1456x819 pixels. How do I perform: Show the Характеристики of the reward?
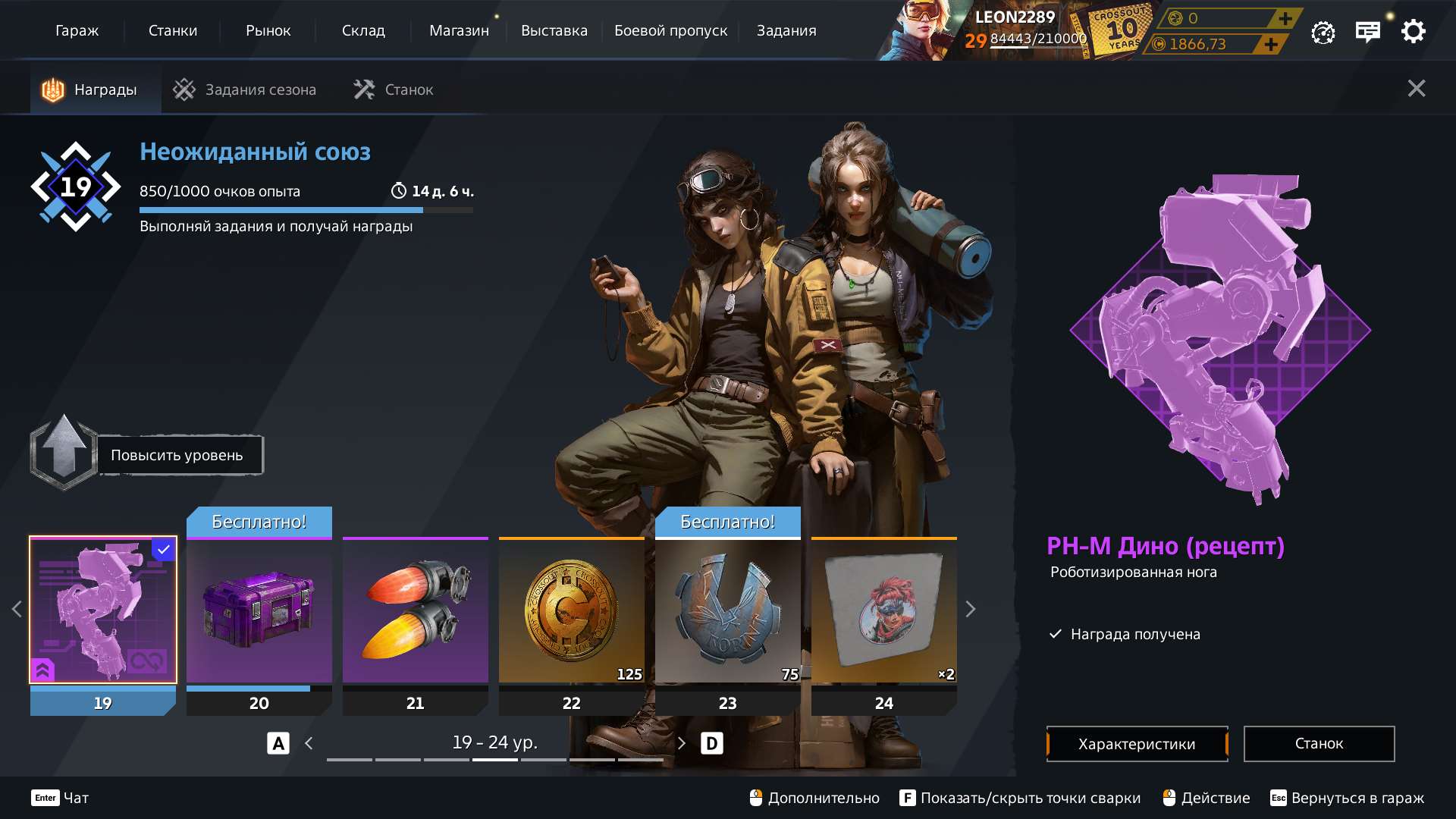coord(1137,744)
